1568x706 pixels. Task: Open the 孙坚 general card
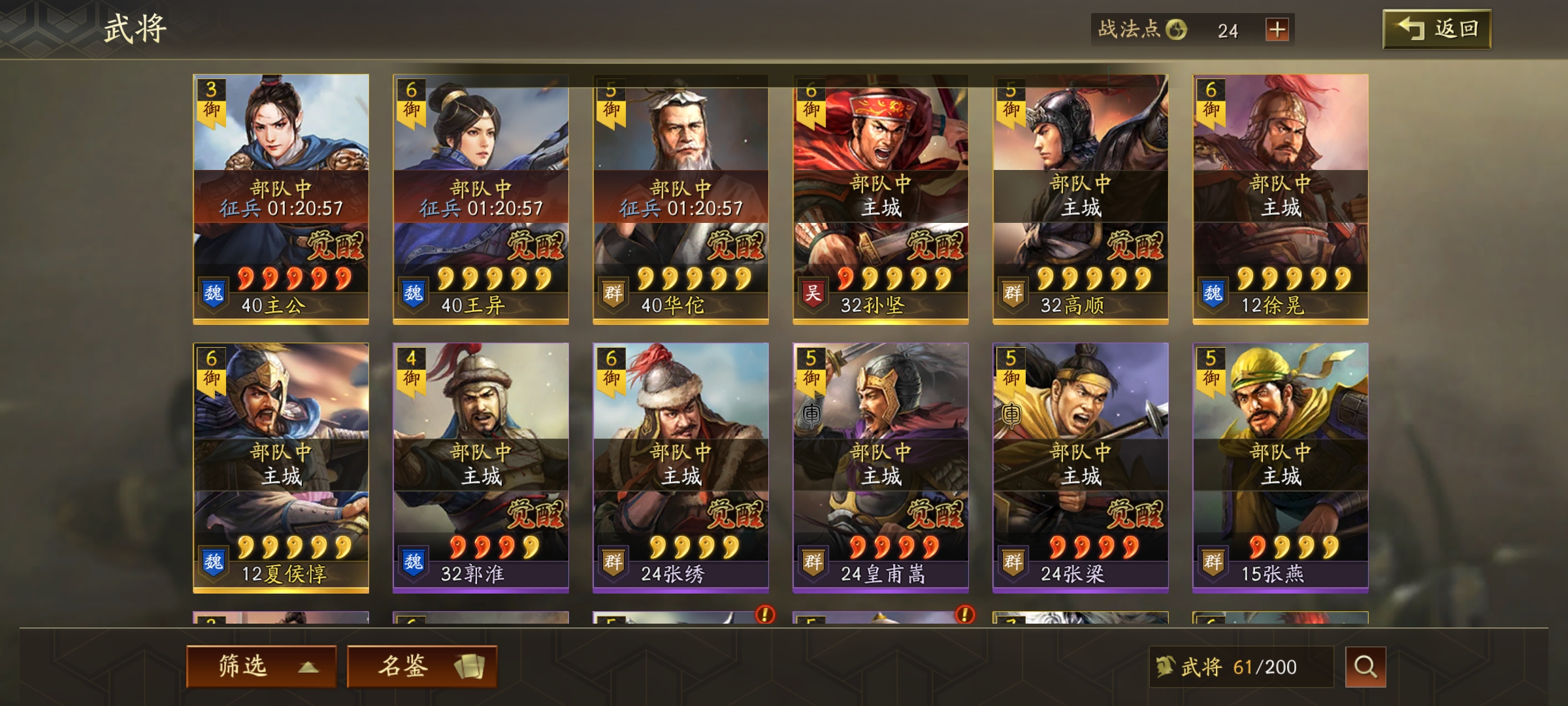[881, 199]
